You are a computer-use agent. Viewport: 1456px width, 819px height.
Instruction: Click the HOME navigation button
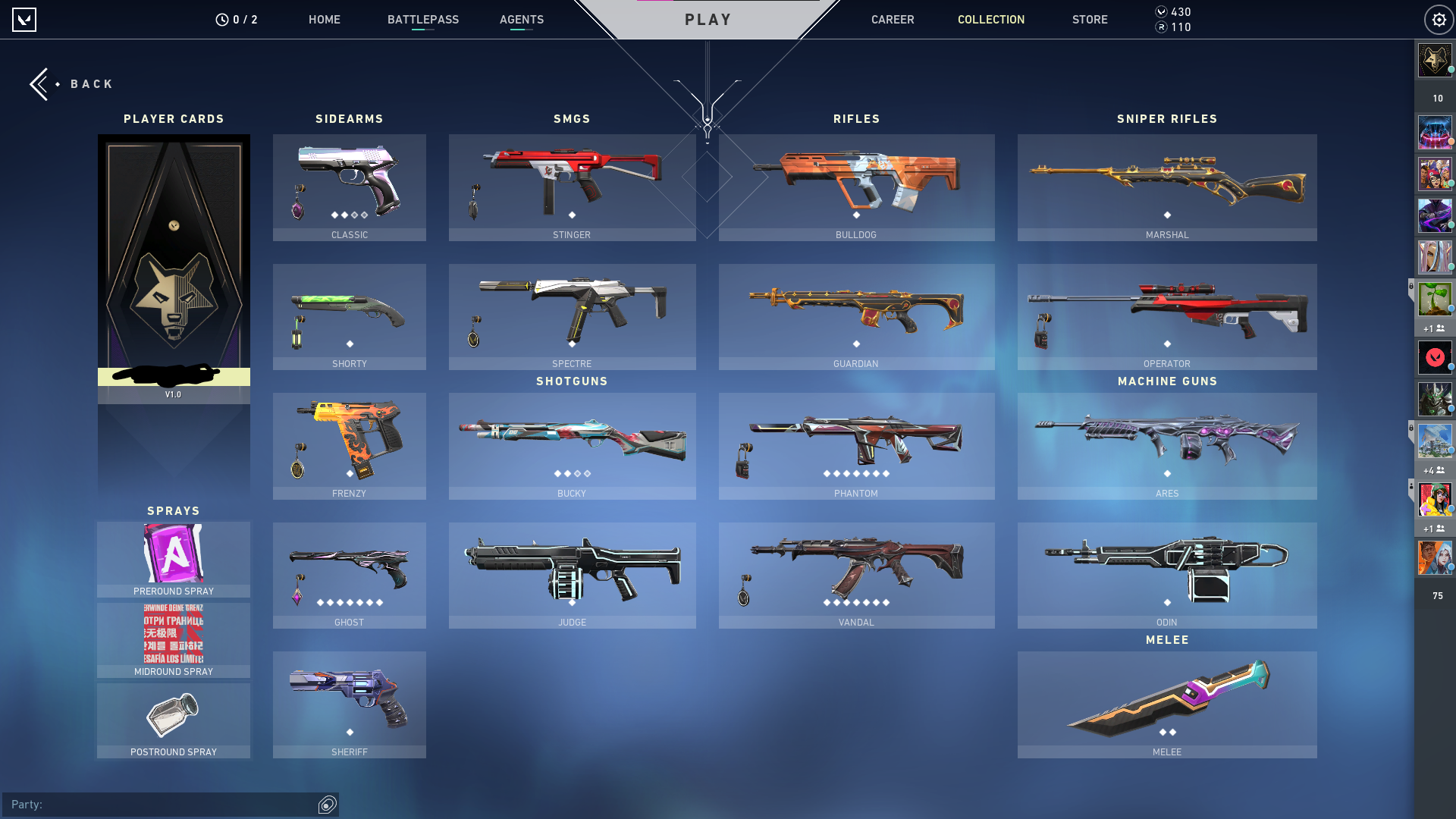(x=325, y=20)
